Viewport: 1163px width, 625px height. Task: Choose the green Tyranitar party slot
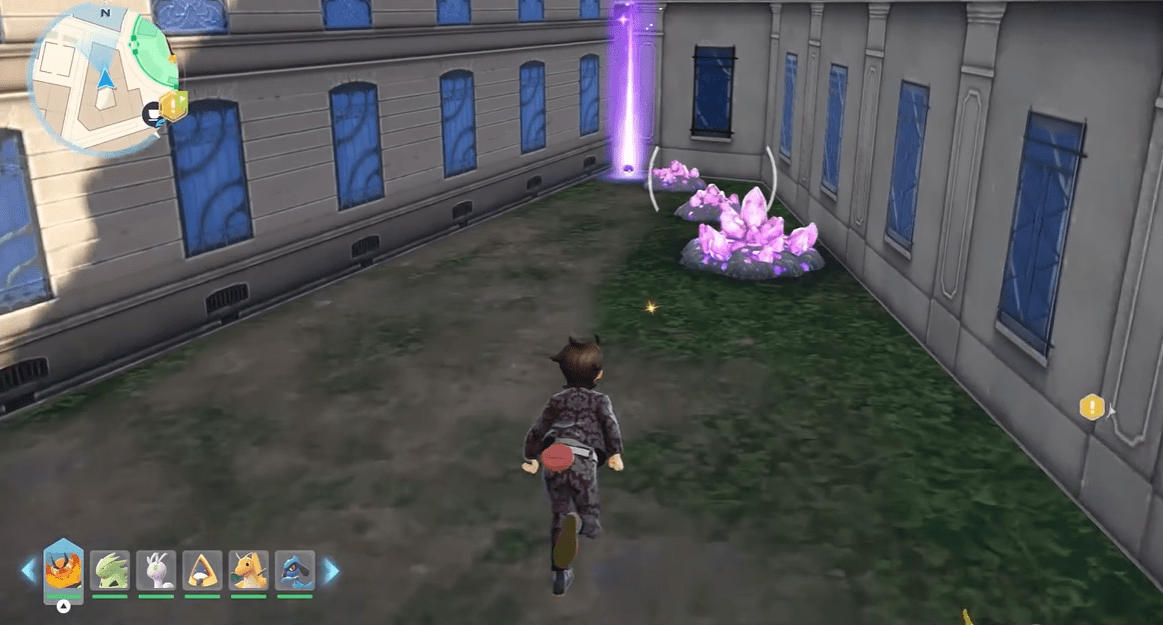pyautogui.click(x=110, y=570)
